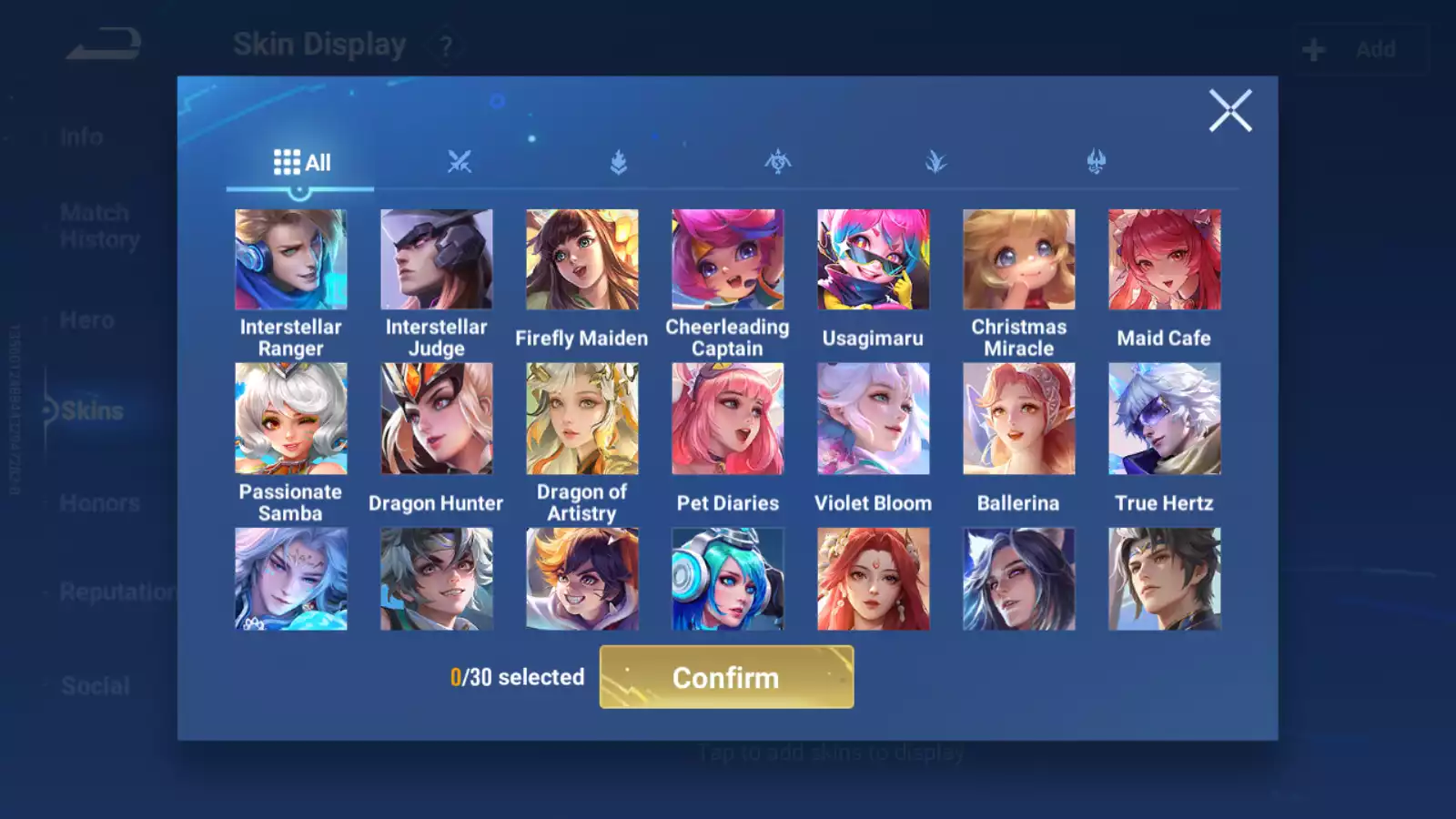Image resolution: width=1456 pixels, height=819 pixels.
Task: Pick the Firefly Maiden skin
Action: coord(581,260)
